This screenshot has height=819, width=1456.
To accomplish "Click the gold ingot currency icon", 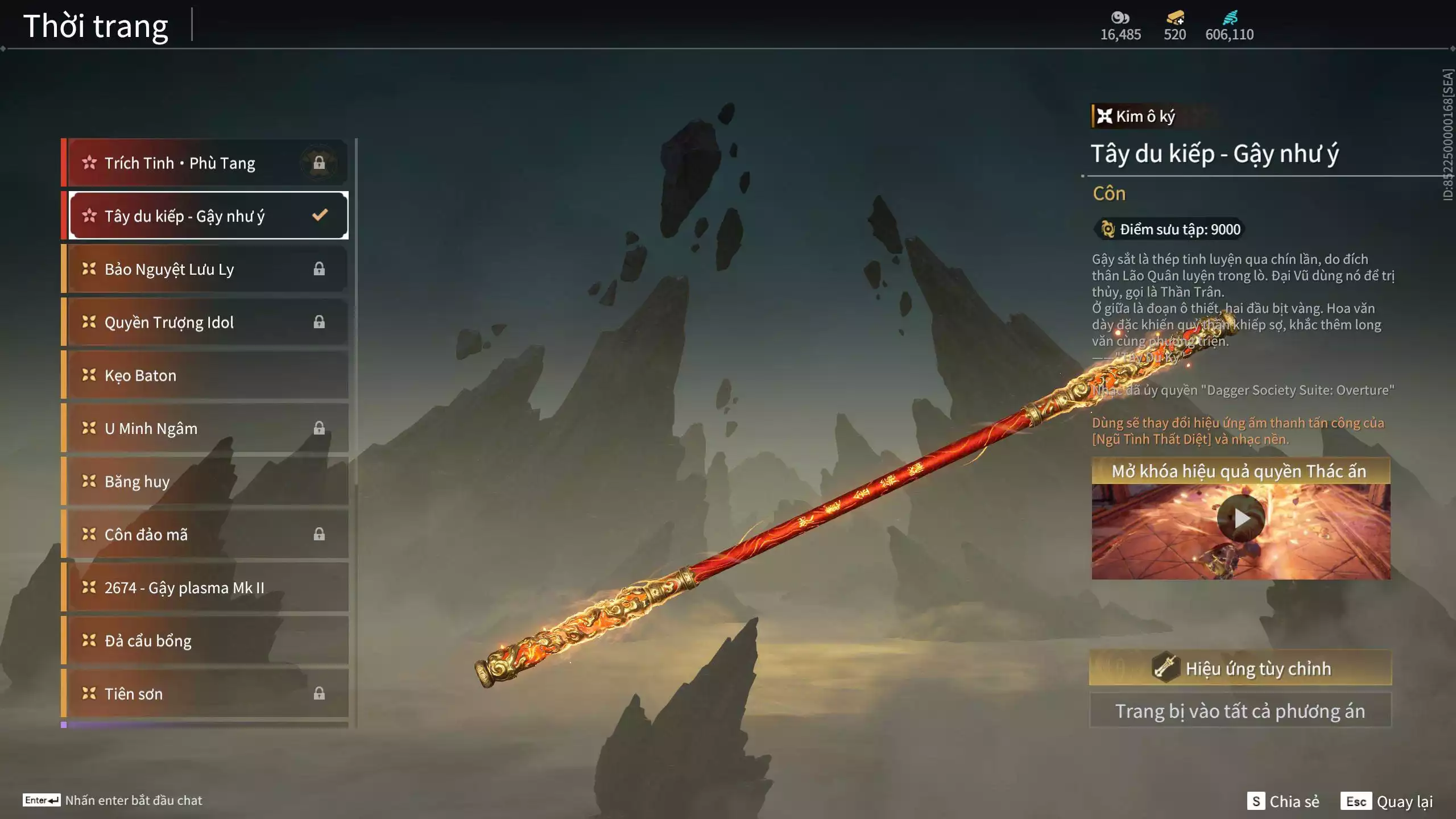I will [x=1174, y=18].
